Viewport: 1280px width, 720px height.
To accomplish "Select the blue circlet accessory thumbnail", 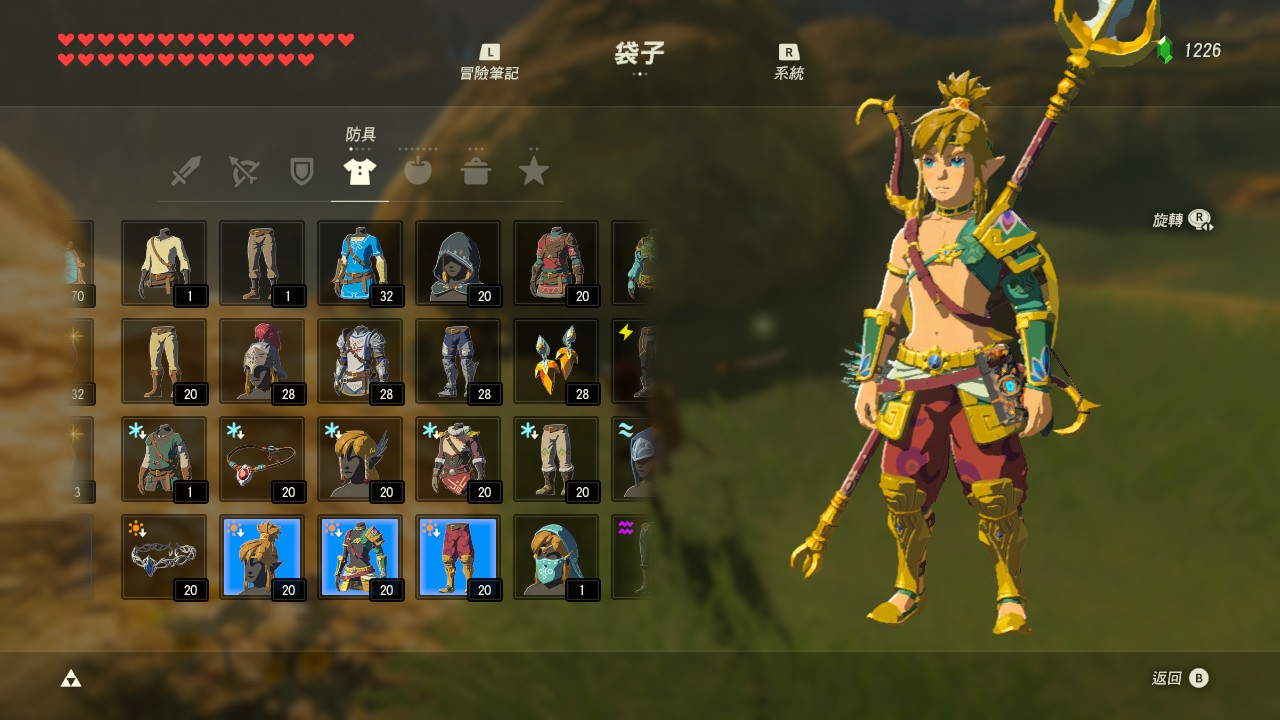I will click(163, 557).
